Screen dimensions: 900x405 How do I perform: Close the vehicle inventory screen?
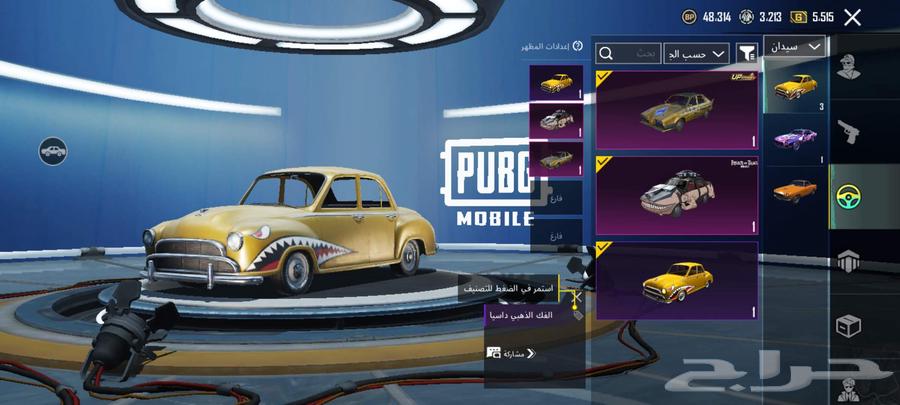point(852,17)
